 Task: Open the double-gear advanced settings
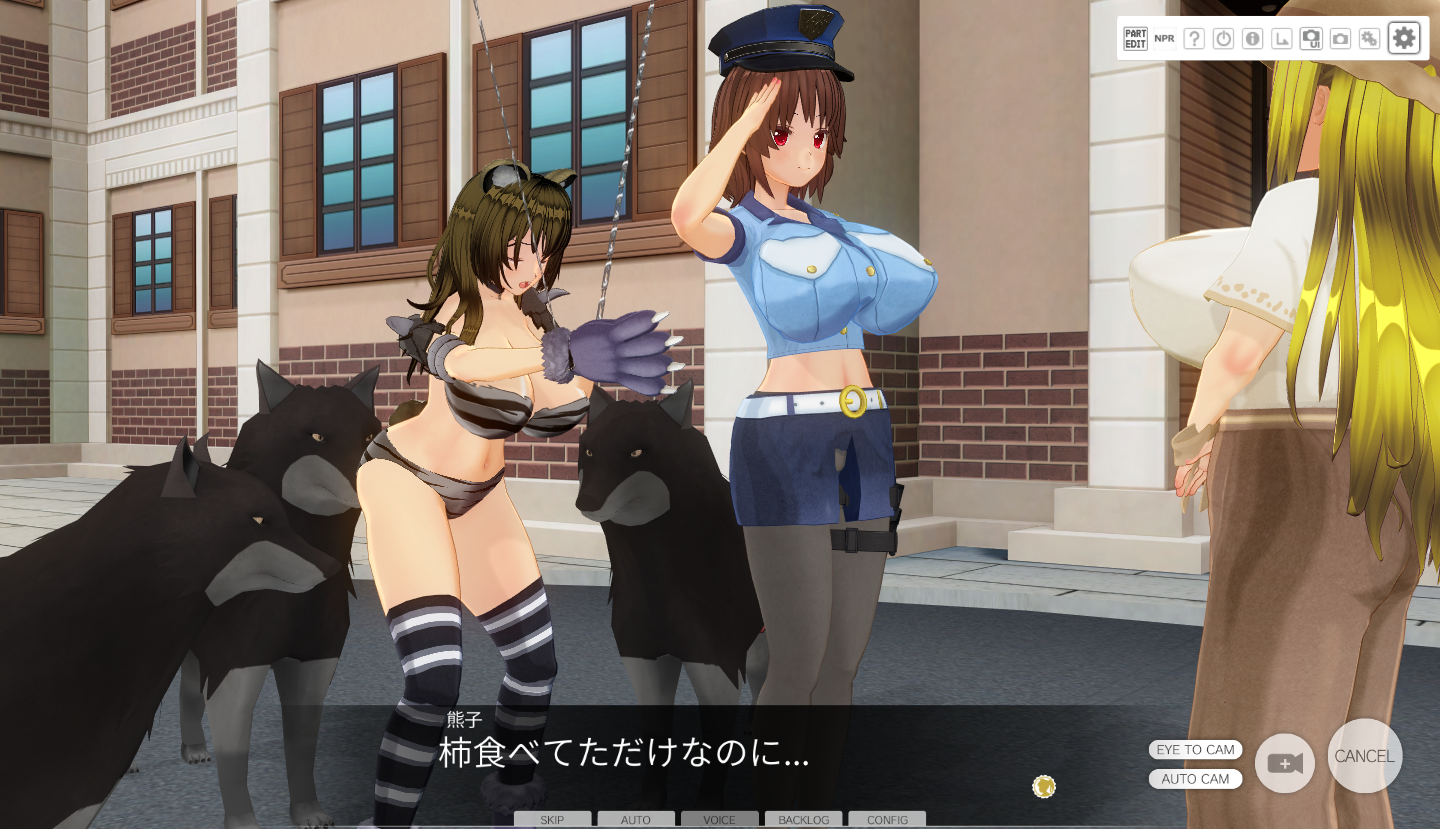pos(1369,38)
